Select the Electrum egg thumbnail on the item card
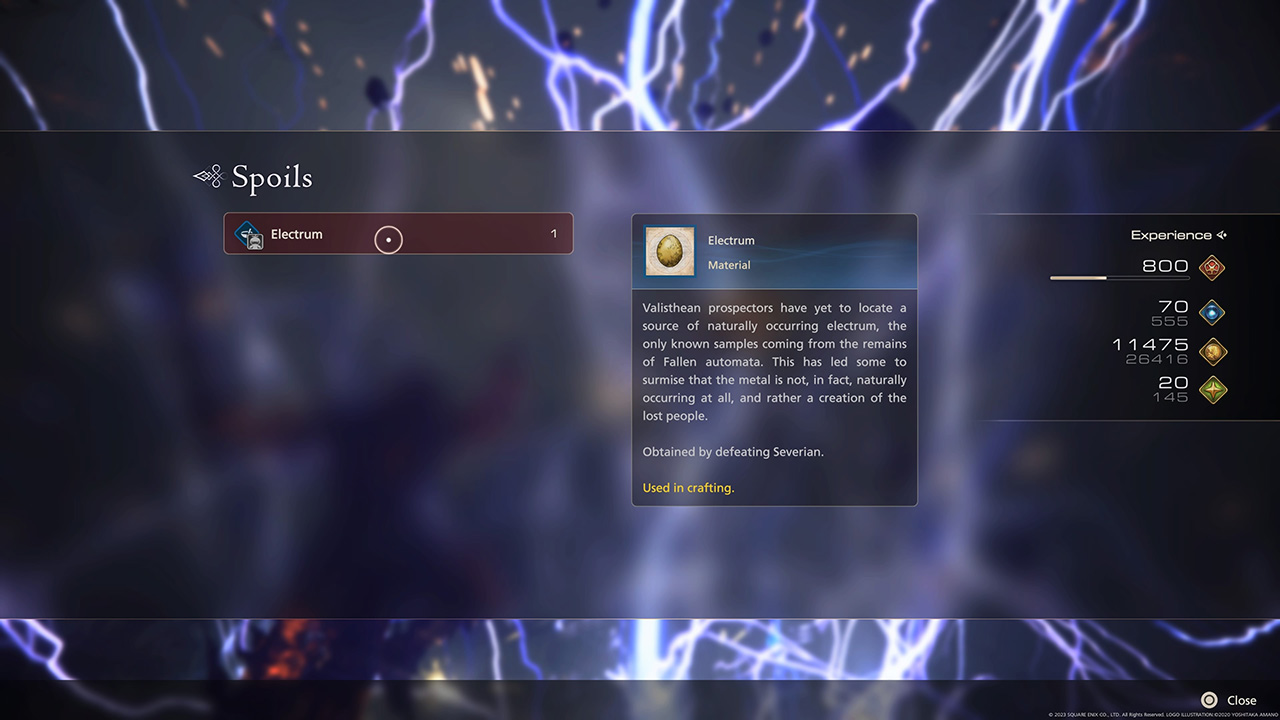Screen dimensions: 1280x720 click(x=669, y=251)
